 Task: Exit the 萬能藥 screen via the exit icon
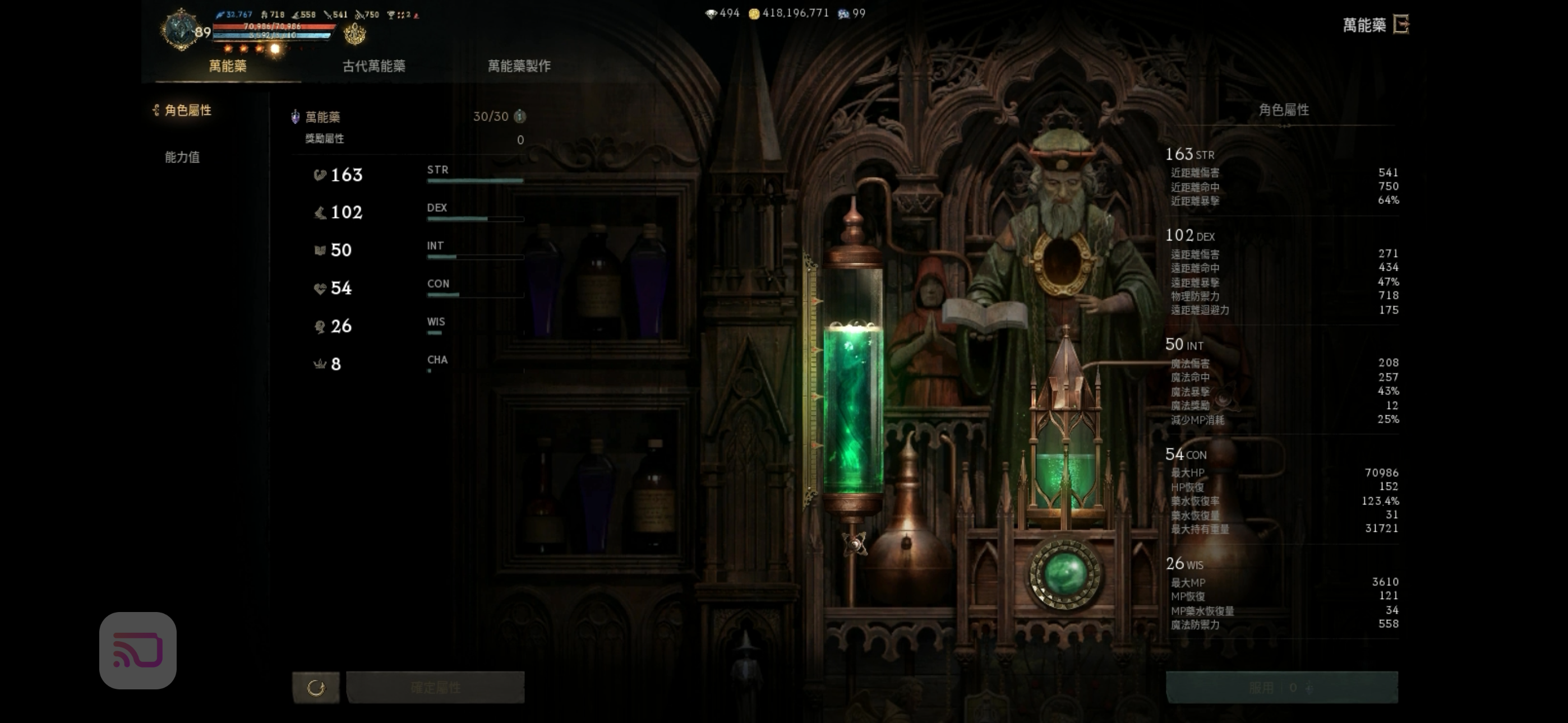click(x=1401, y=25)
